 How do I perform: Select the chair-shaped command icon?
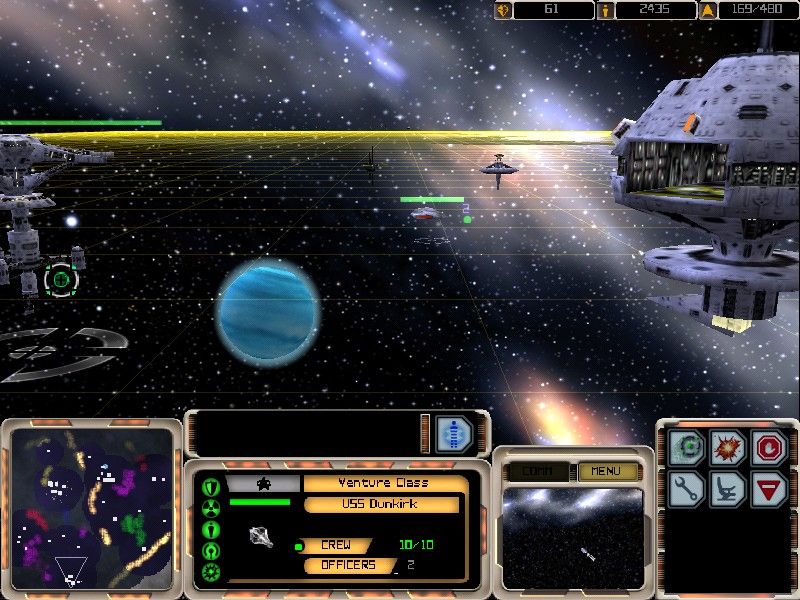[728, 489]
